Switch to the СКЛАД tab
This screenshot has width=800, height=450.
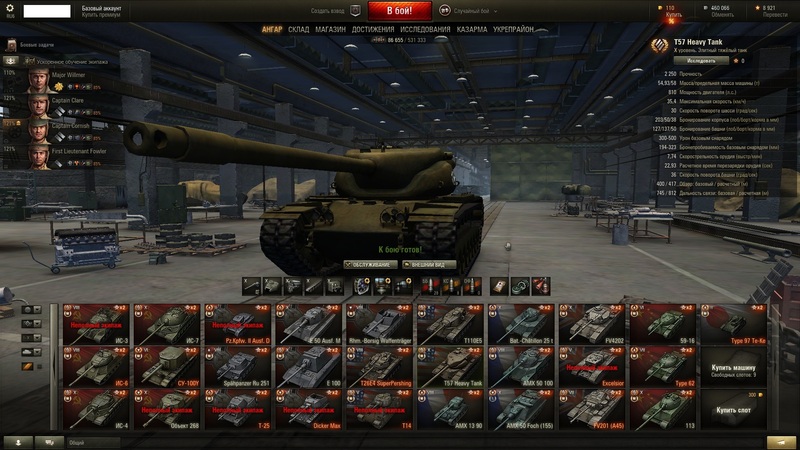pos(299,30)
